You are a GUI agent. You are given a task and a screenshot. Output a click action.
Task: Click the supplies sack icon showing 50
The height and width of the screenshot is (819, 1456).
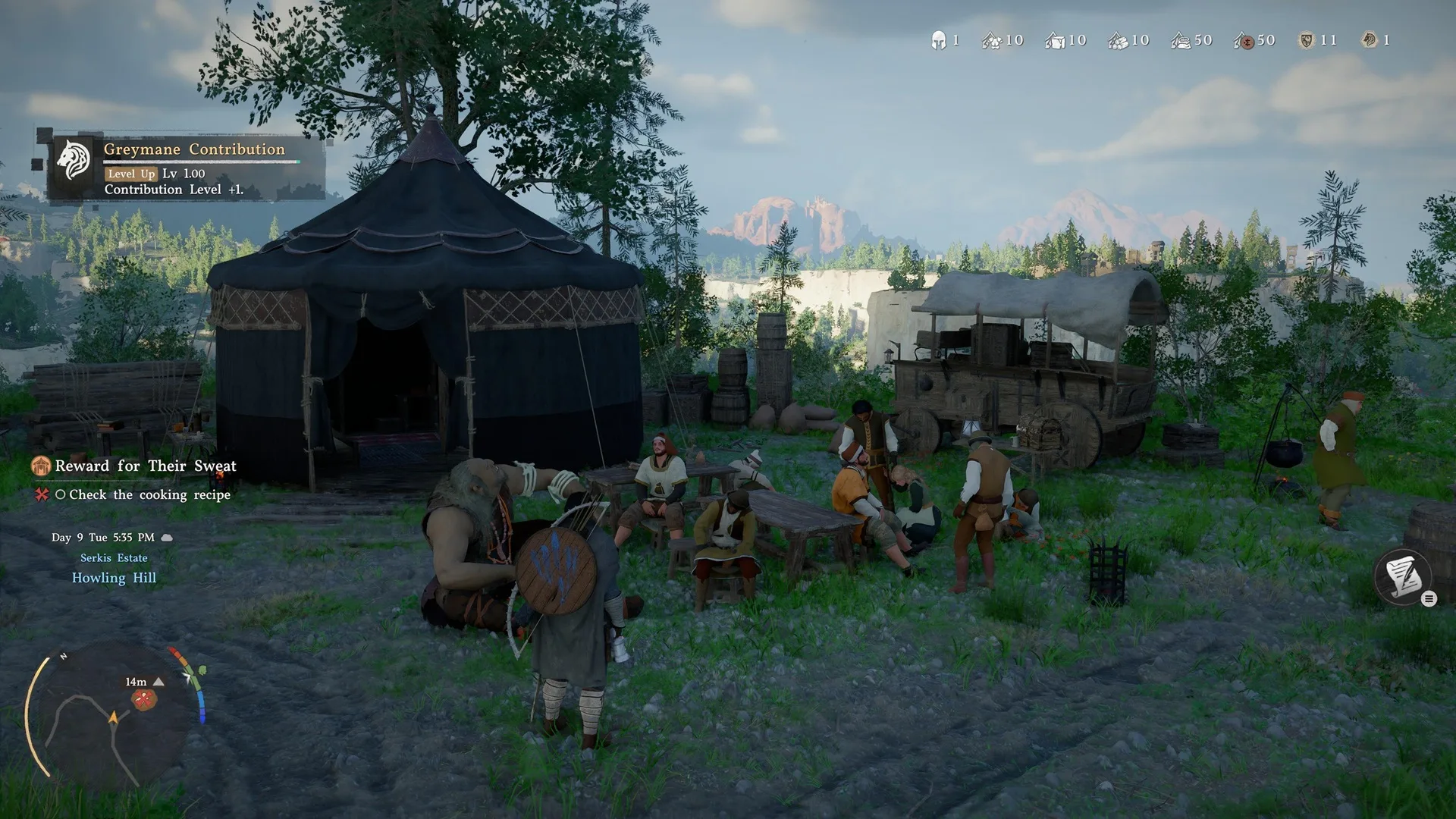(1179, 40)
